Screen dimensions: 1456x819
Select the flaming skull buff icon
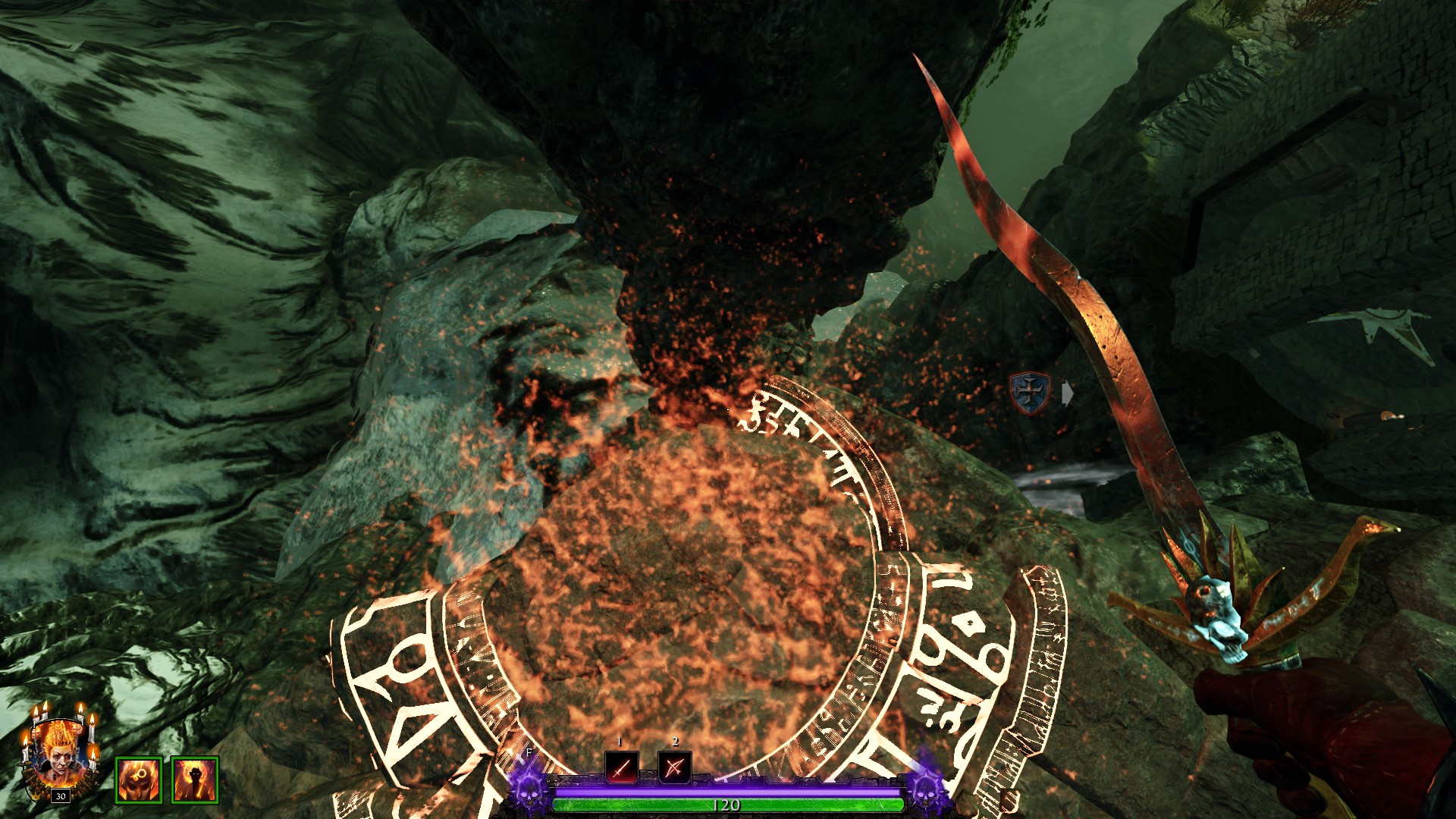click(139, 779)
